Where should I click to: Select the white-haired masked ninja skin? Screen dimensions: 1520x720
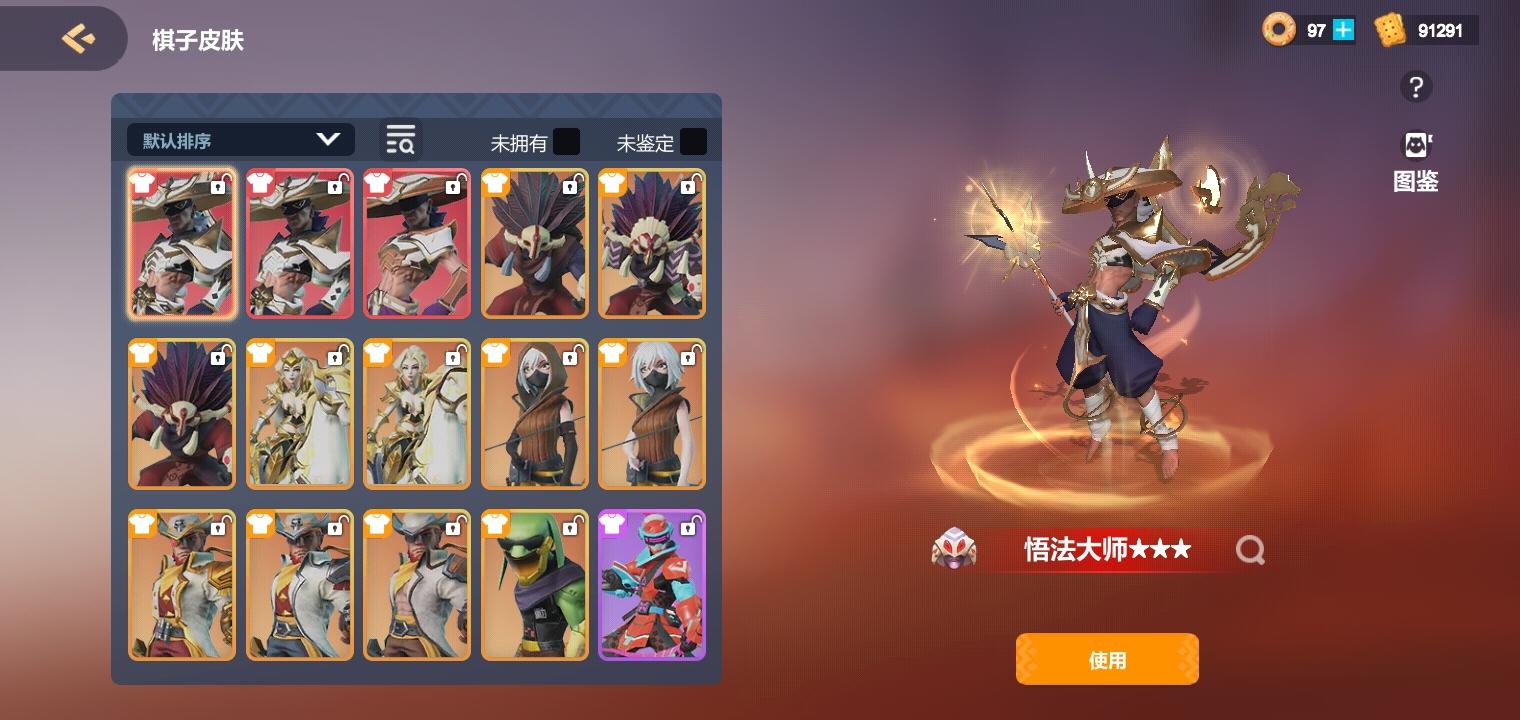click(x=651, y=414)
